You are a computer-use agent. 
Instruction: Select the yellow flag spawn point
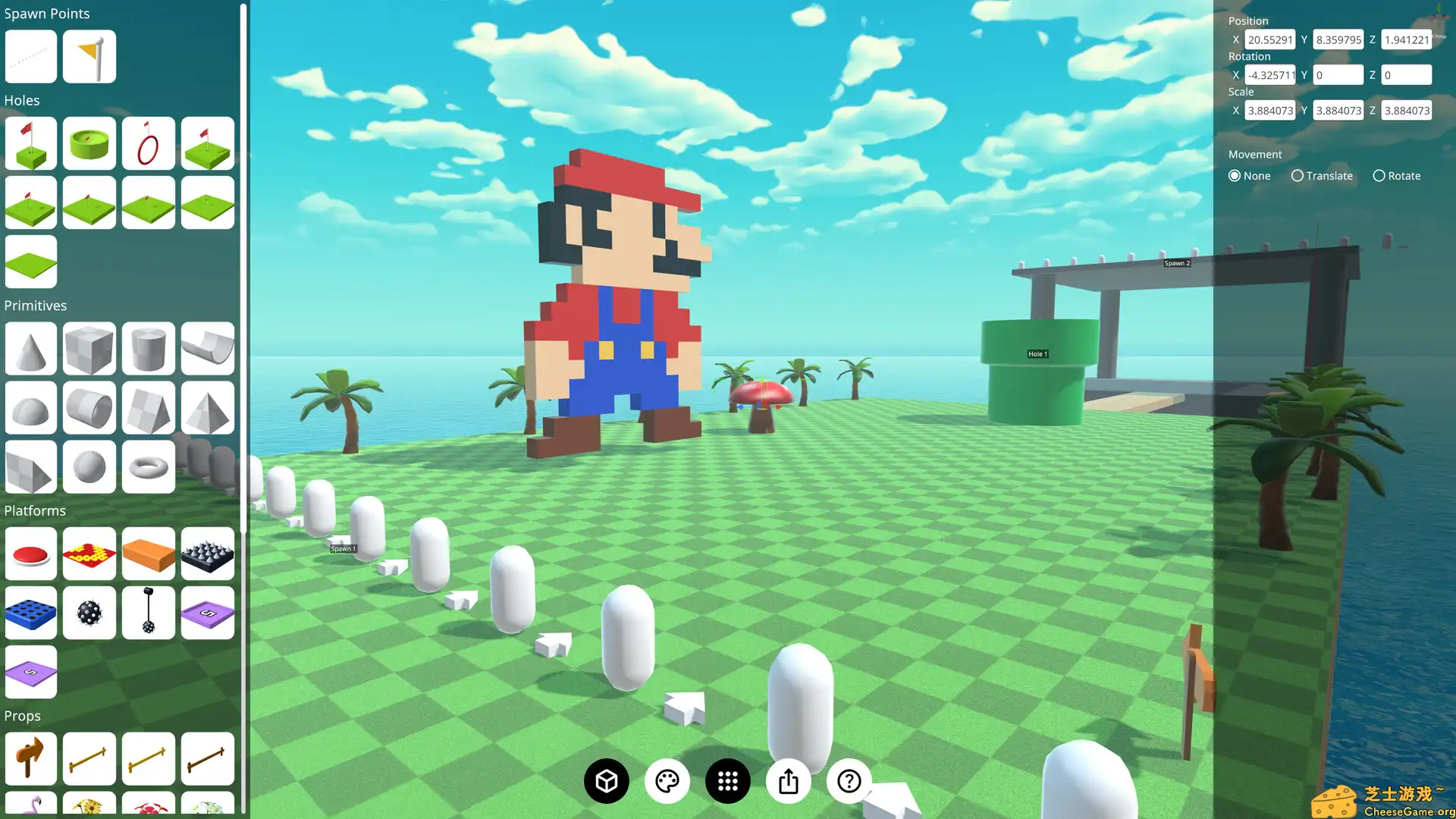pyautogui.click(x=89, y=56)
